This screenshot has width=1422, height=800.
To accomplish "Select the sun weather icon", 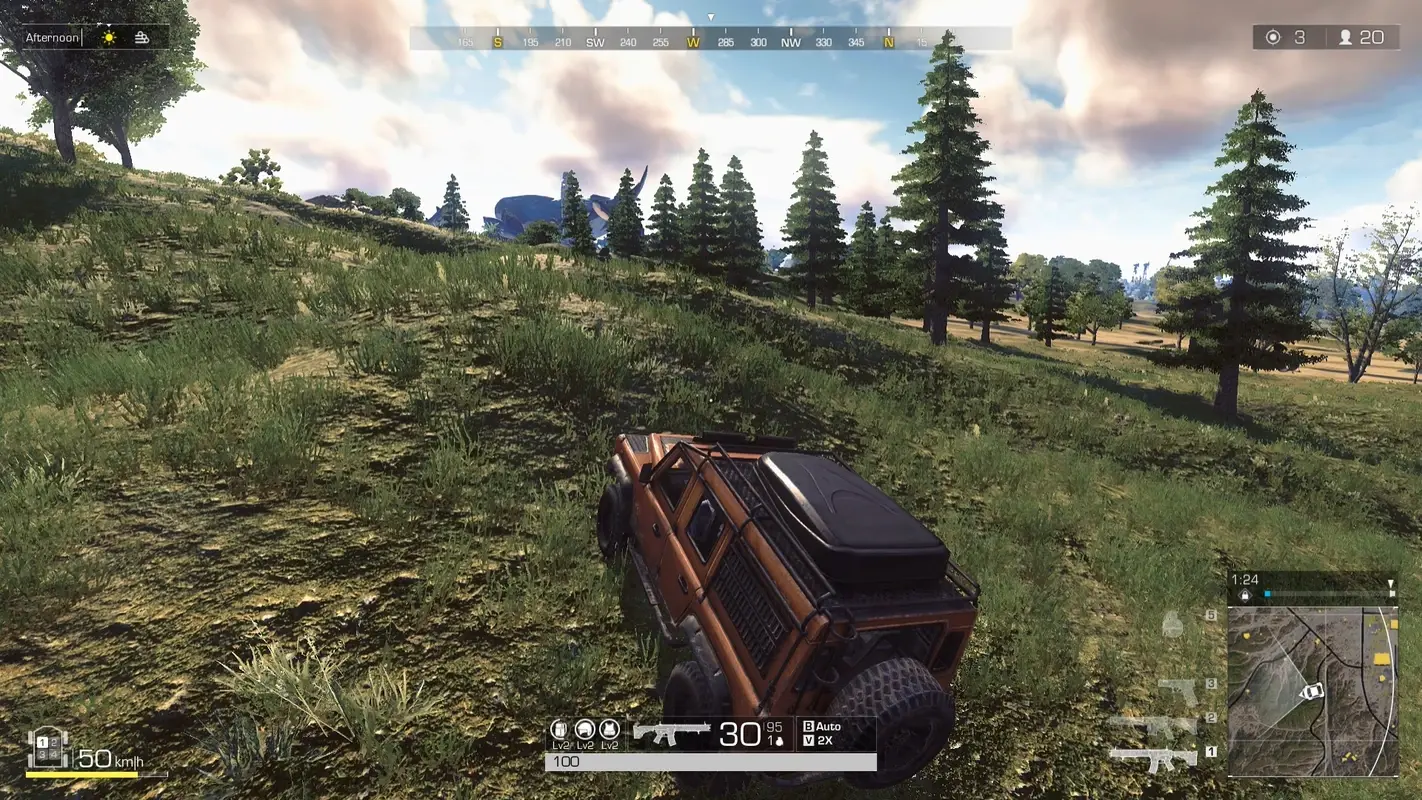I will pos(108,36).
